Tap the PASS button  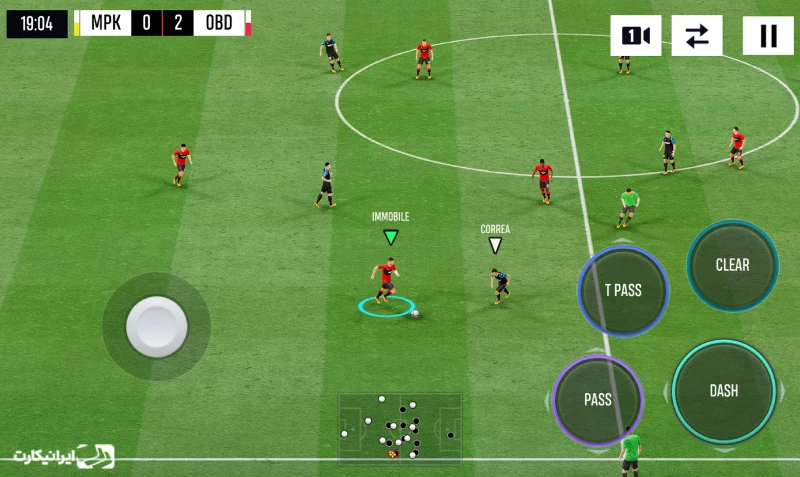click(x=598, y=400)
